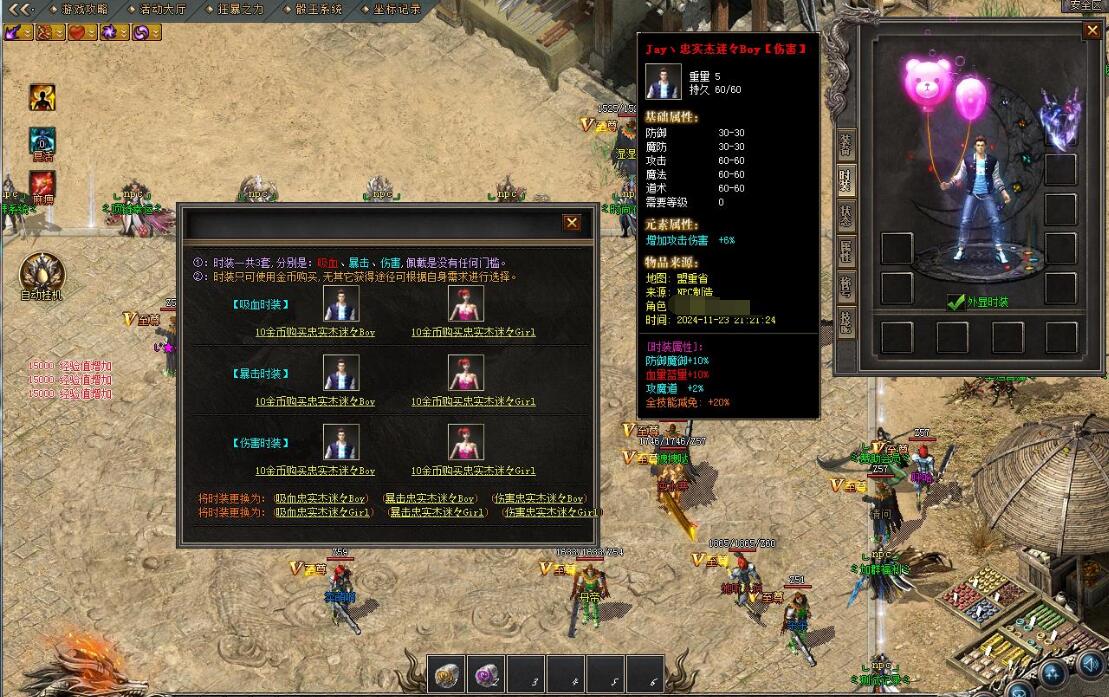The height and width of the screenshot is (697, 1109).
Task: Buy the 吸血时装 Boy outfit for 10 gold
Action: pos(315,332)
